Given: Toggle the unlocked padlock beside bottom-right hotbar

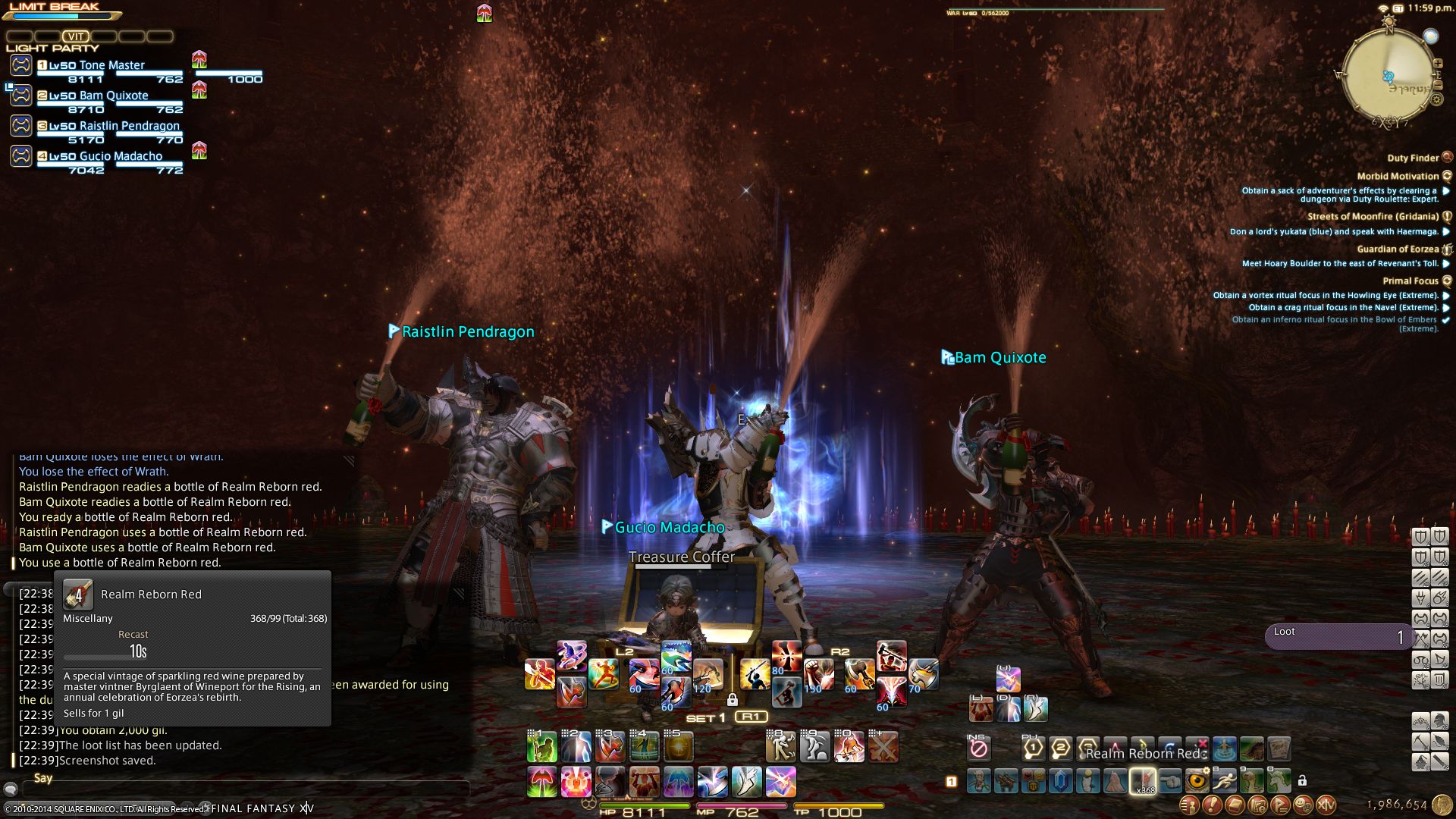Looking at the screenshot, I should click(x=1302, y=780).
